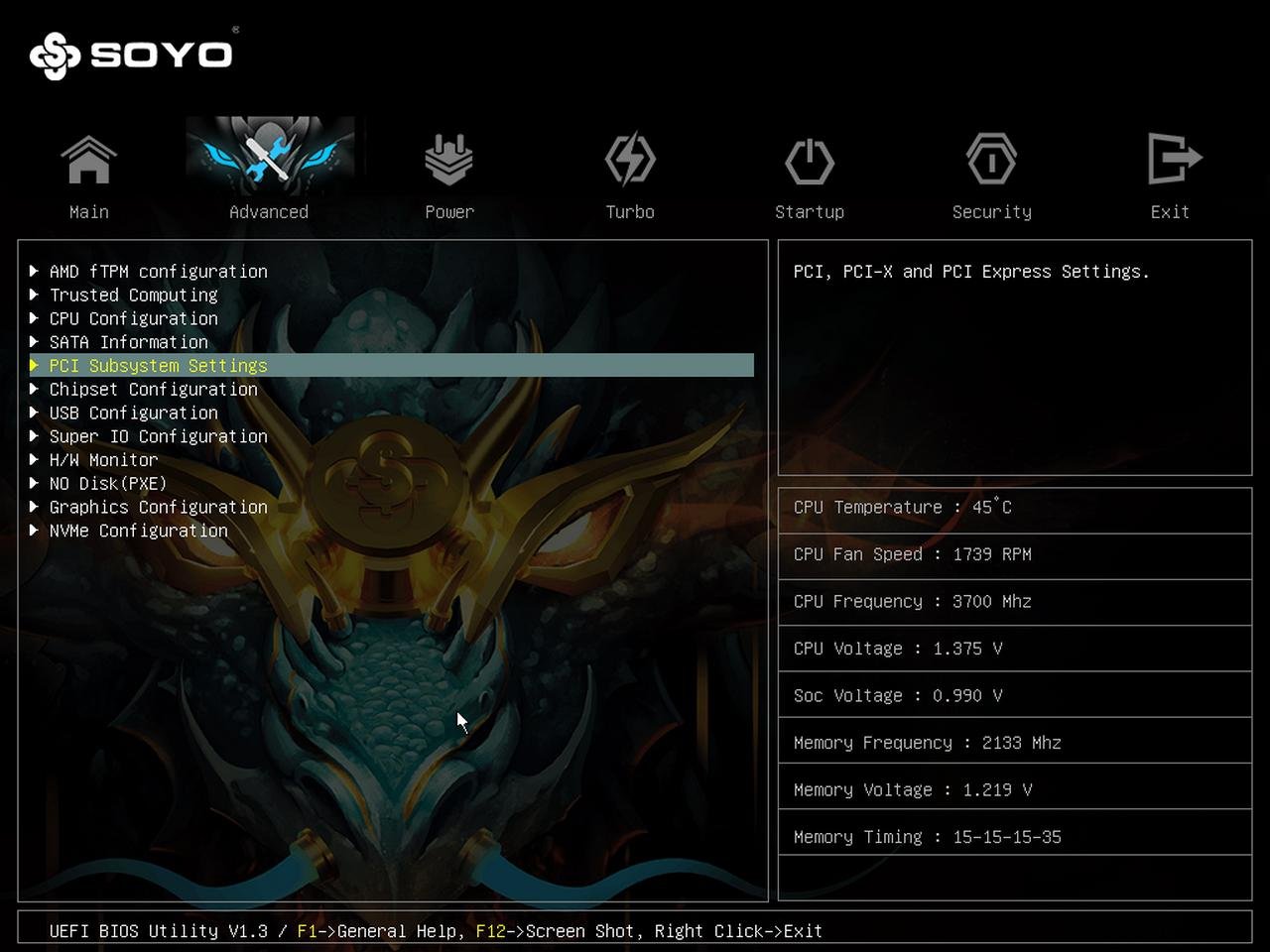Open CPU Configuration submenu
Viewport: 1270px width, 952px height.
point(133,318)
